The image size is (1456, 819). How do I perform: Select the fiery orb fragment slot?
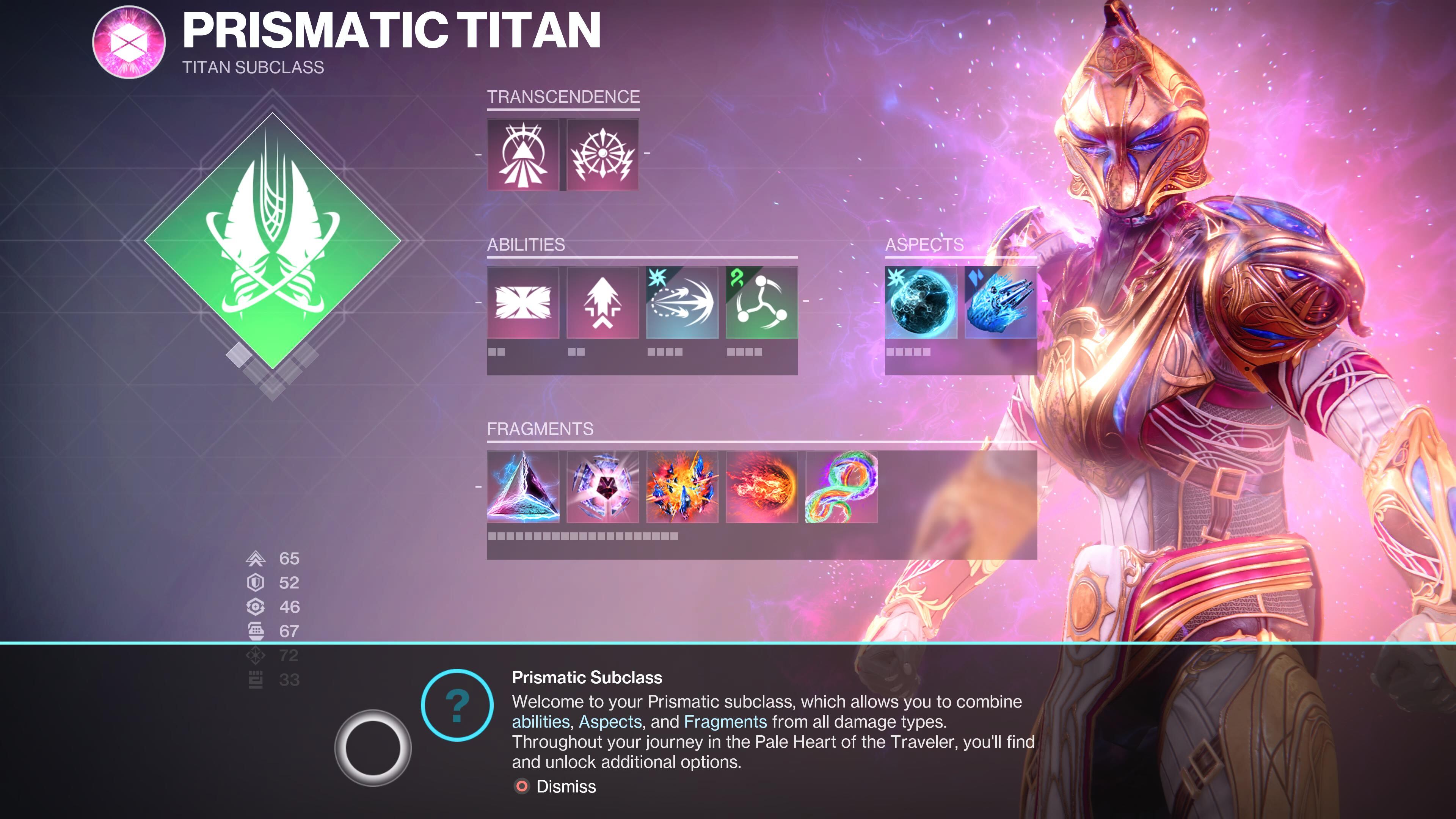761,486
